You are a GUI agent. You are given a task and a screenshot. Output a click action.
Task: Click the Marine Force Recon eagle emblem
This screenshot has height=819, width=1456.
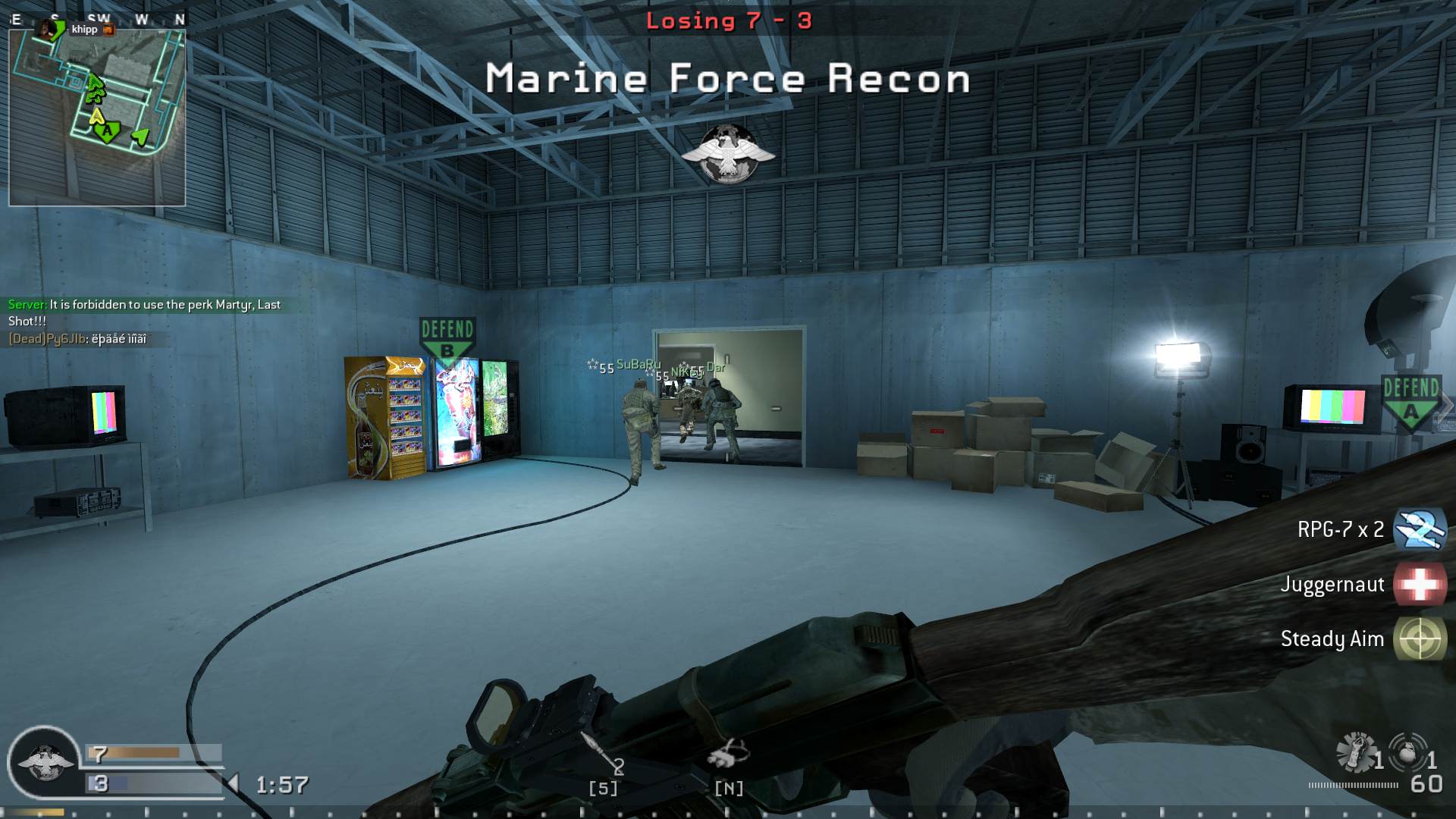tap(727, 154)
